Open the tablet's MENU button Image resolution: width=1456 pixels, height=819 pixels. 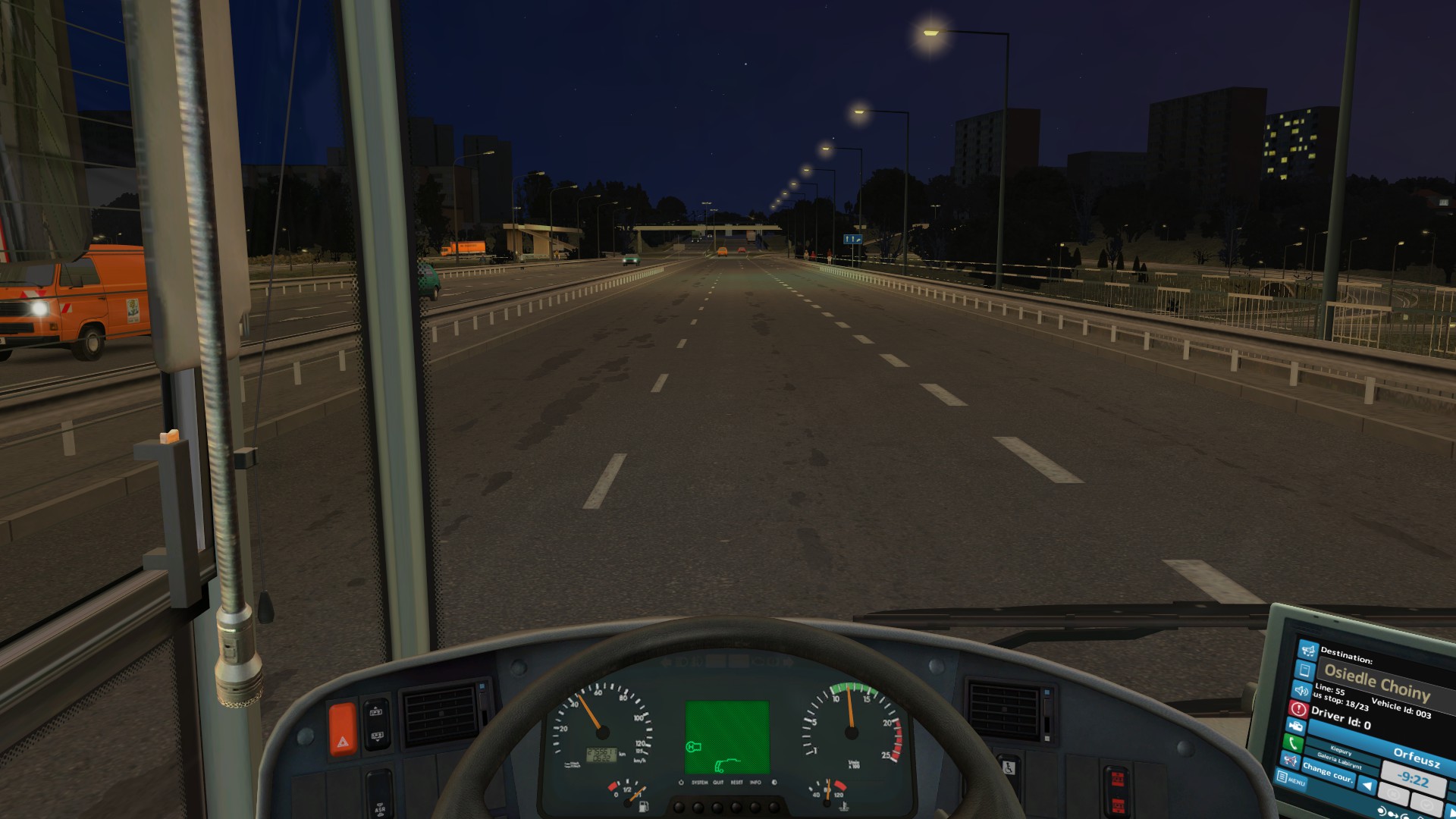pyautogui.click(x=1291, y=779)
